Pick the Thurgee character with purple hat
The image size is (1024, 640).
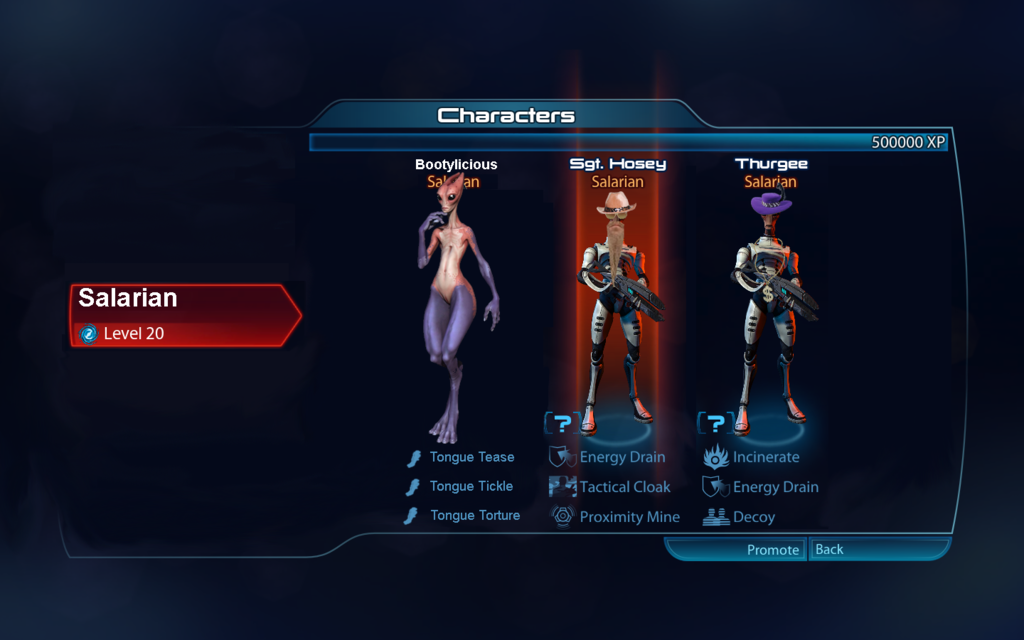pos(770,300)
